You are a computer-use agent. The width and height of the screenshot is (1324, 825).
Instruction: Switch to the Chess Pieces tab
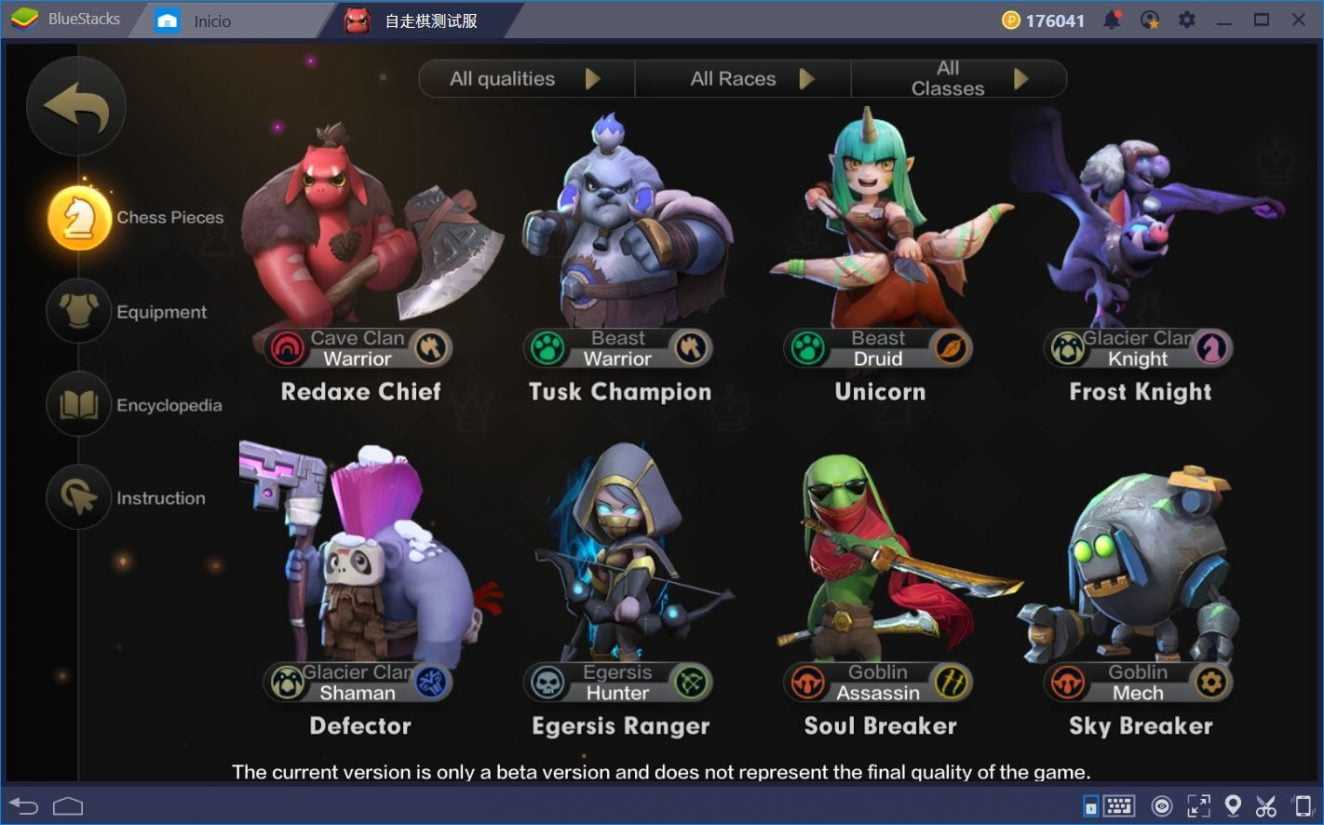click(x=80, y=218)
